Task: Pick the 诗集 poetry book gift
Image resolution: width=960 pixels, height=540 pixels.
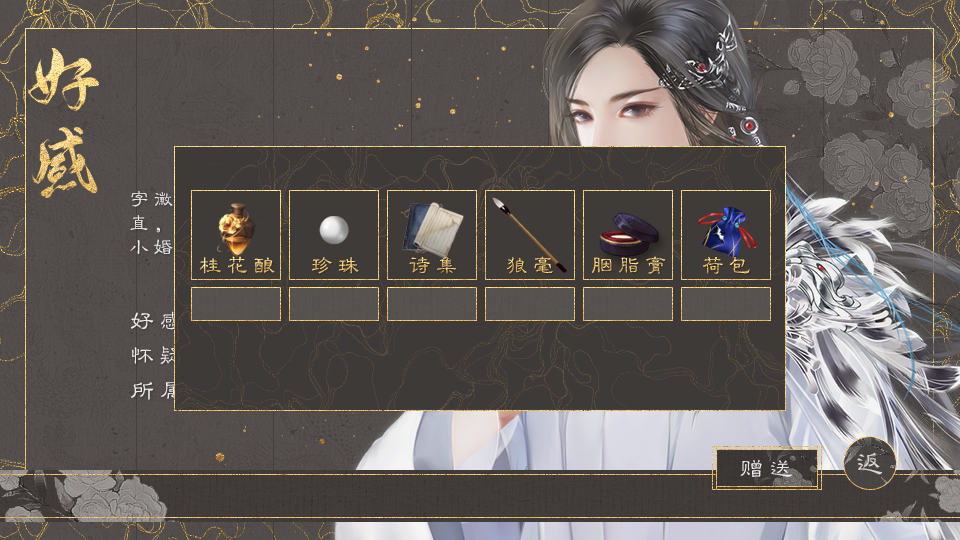Action: (x=432, y=234)
